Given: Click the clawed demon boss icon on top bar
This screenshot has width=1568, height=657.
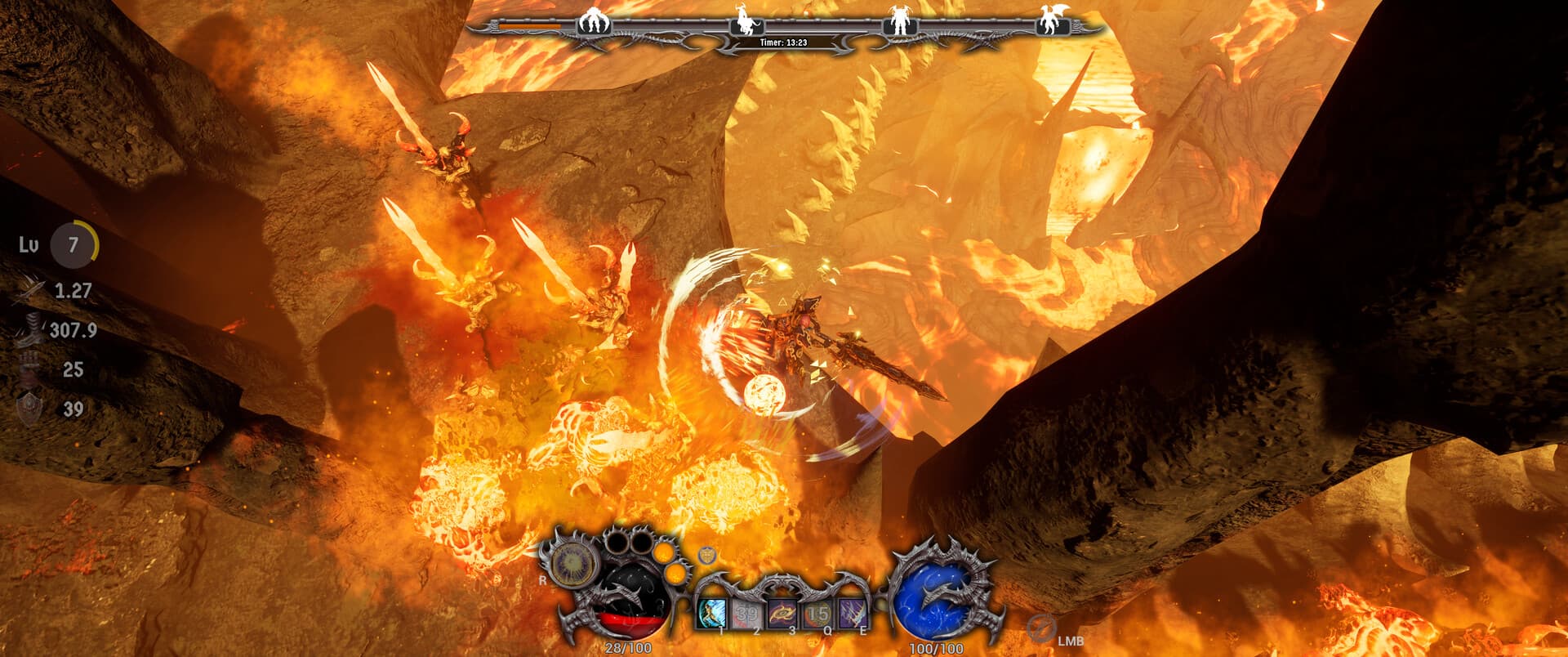Looking at the screenshot, I should pyautogui.click(x=593, y=22).
